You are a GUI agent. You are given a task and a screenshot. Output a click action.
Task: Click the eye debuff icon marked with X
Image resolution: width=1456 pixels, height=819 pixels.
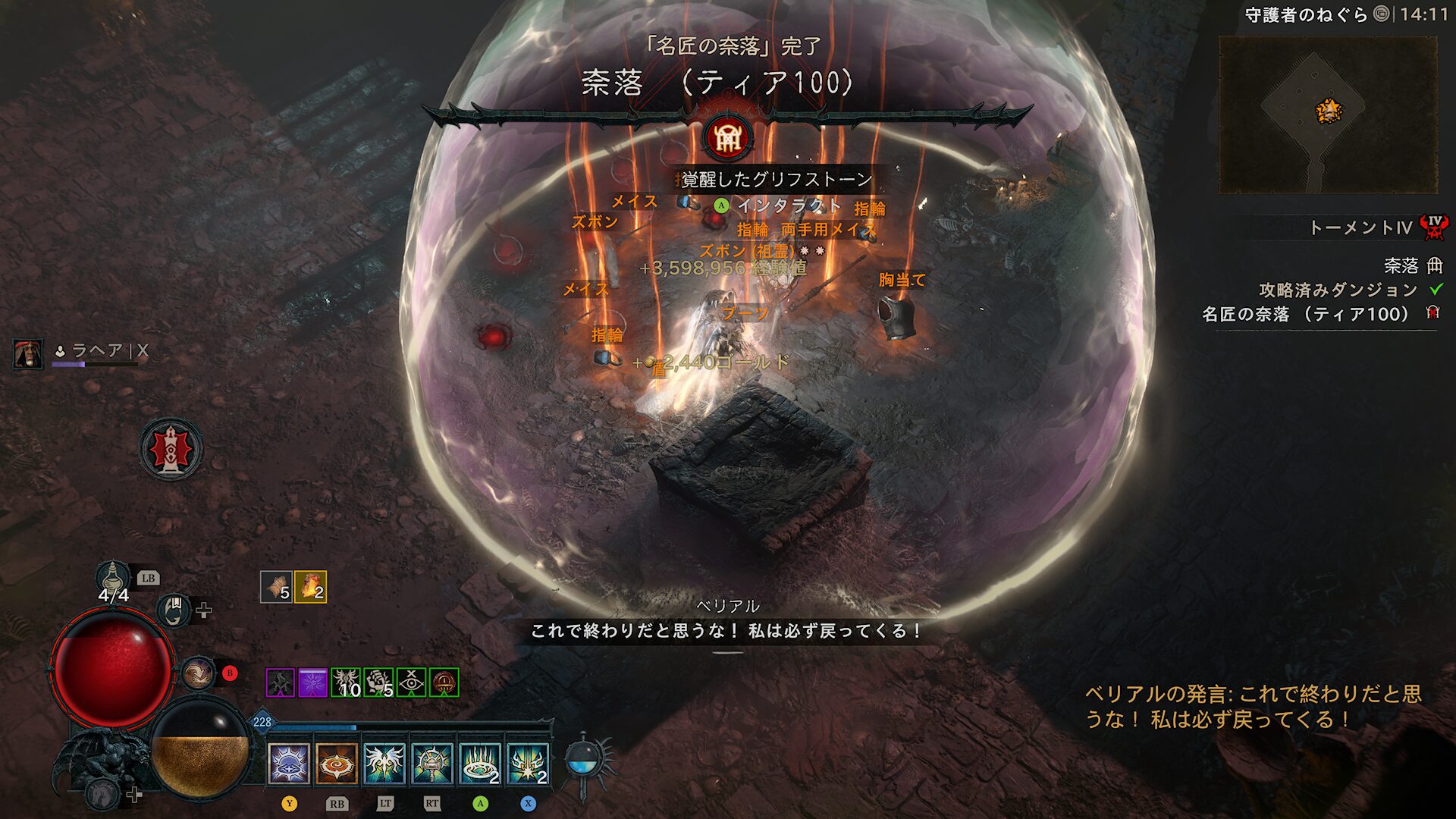pos(412,682)
